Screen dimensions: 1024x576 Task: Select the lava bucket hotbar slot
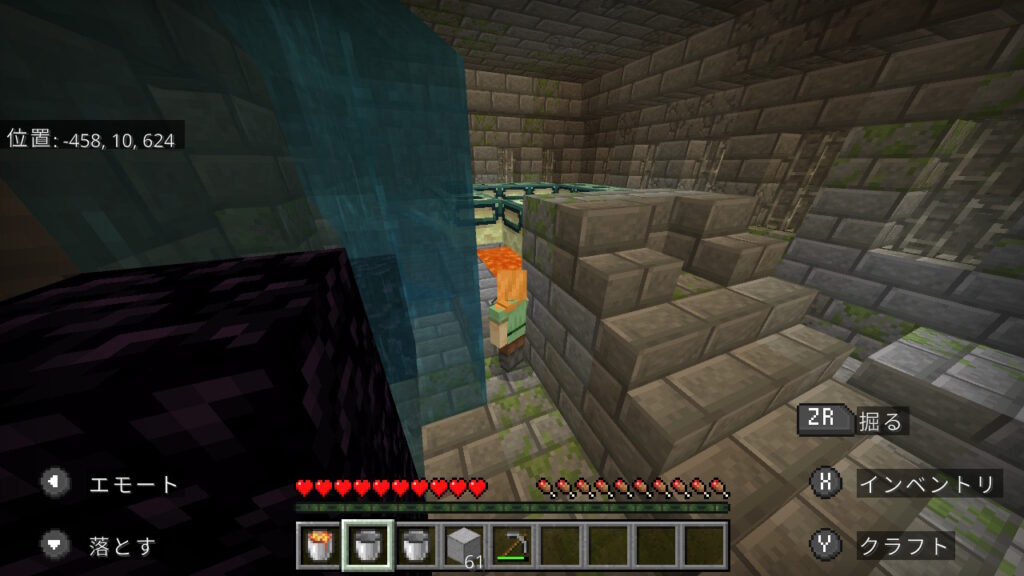320,546
